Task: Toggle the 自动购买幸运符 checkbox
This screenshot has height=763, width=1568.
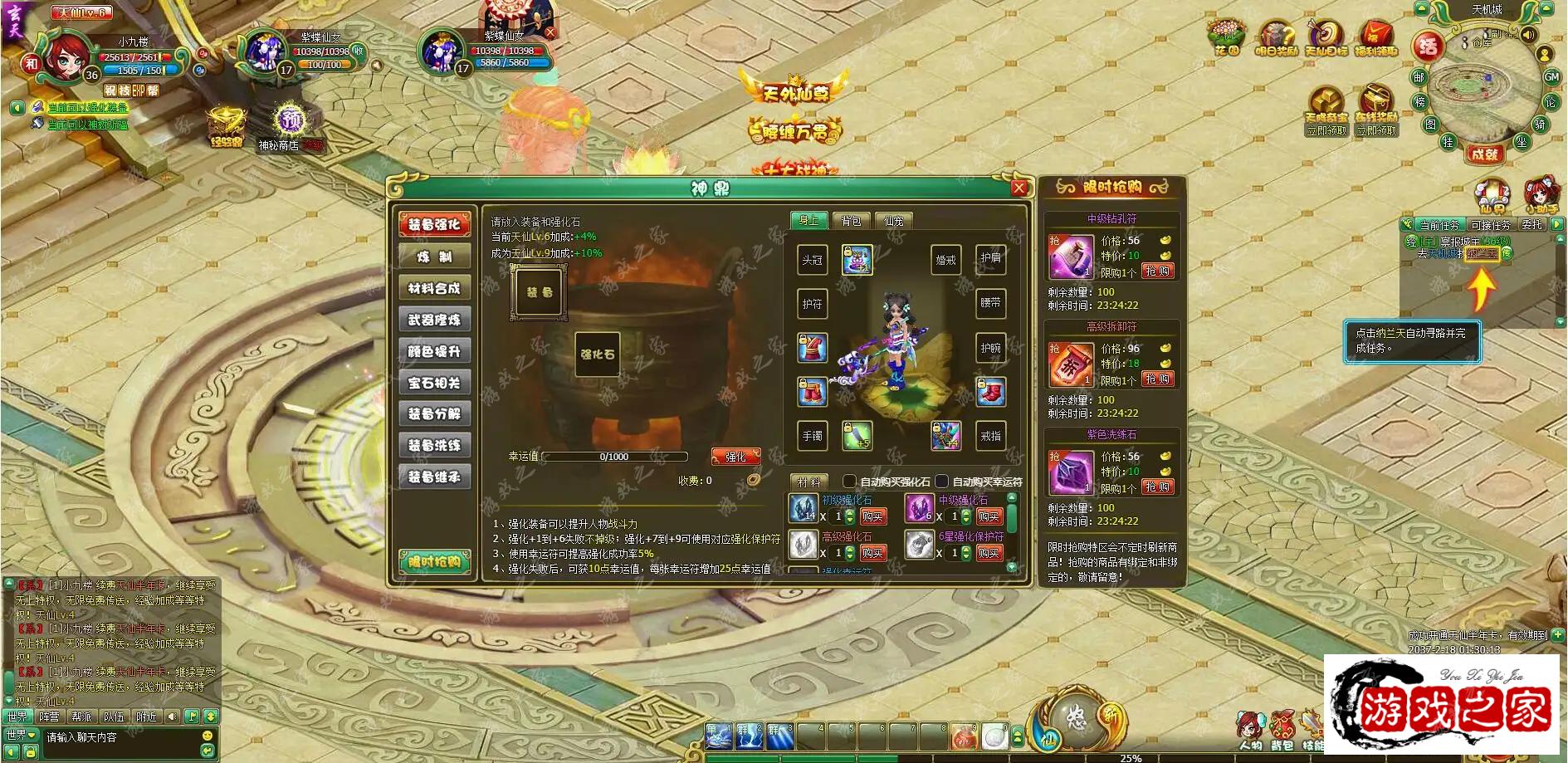Action: (x=942, y=482)
